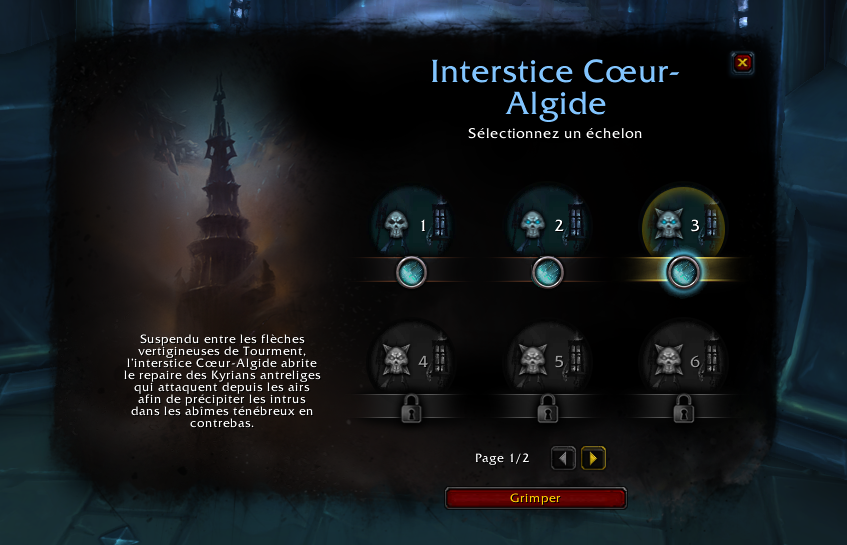This screenshot has height=545, width=847.
Task: Click the locked échelon 4 tile
Action: click(410, 358)
